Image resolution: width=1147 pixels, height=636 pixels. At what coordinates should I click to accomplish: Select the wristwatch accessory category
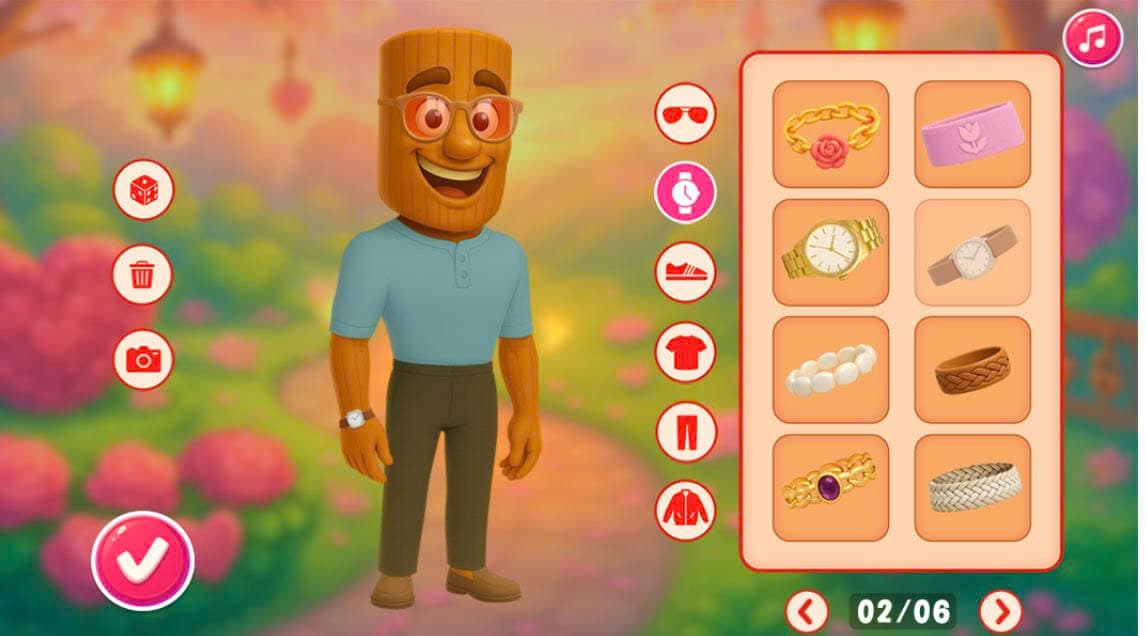tap(685, 191)
